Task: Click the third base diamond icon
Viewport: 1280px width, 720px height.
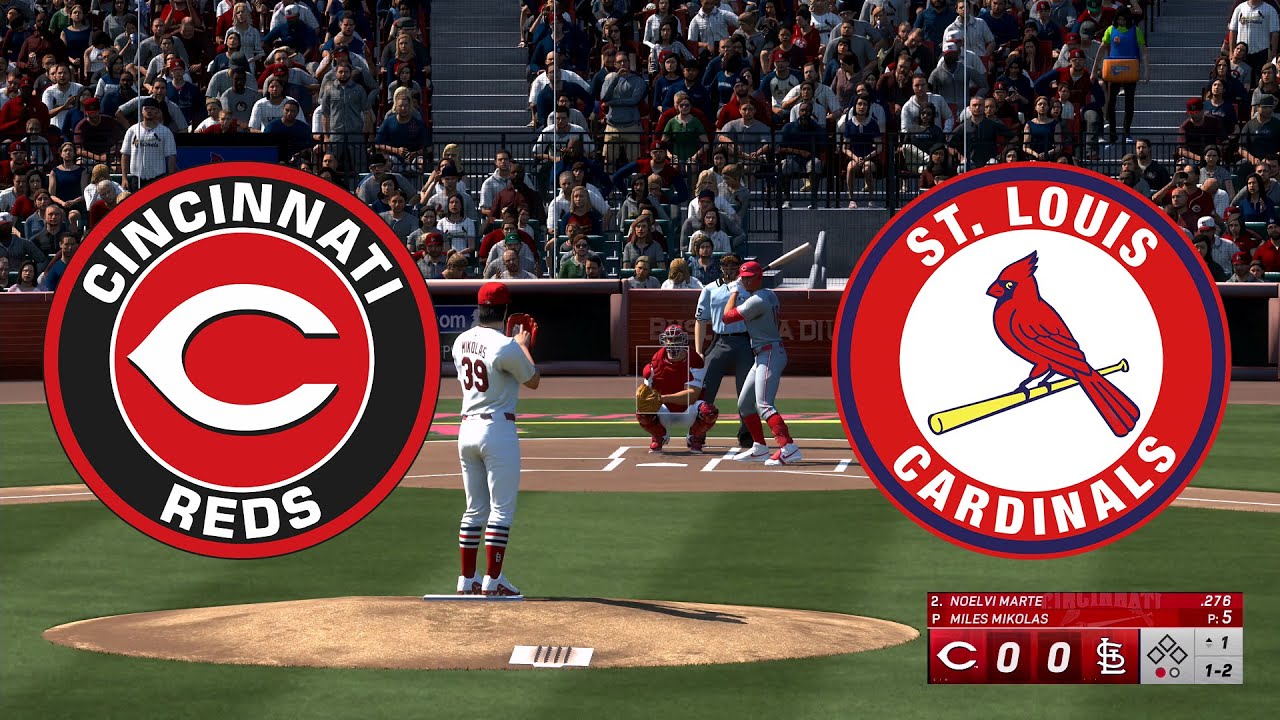Action: pyautogui.click(x=1158, y=655)
